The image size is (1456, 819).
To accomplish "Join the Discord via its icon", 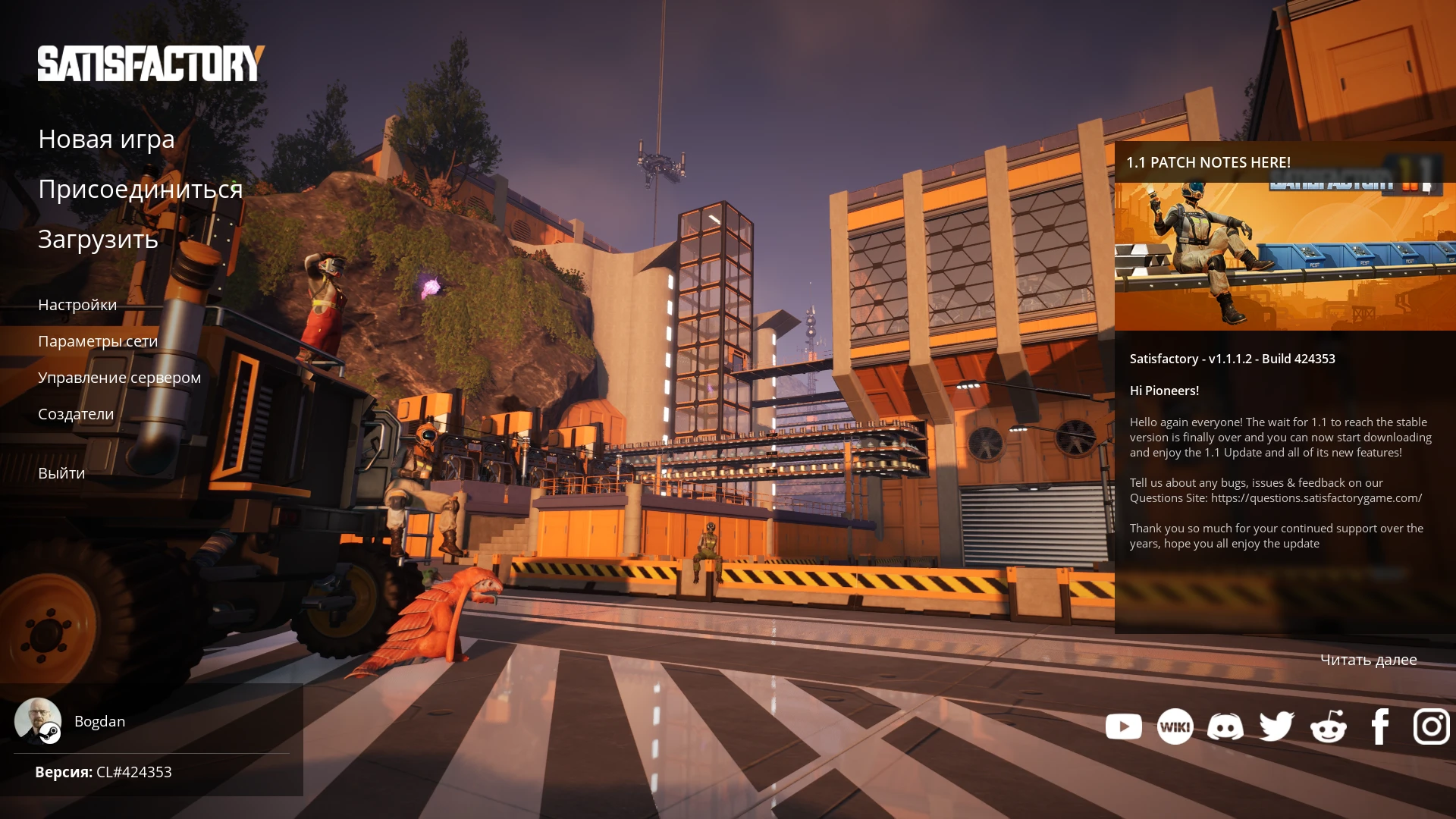I will pyautogui.click(x=1225, y=726).
